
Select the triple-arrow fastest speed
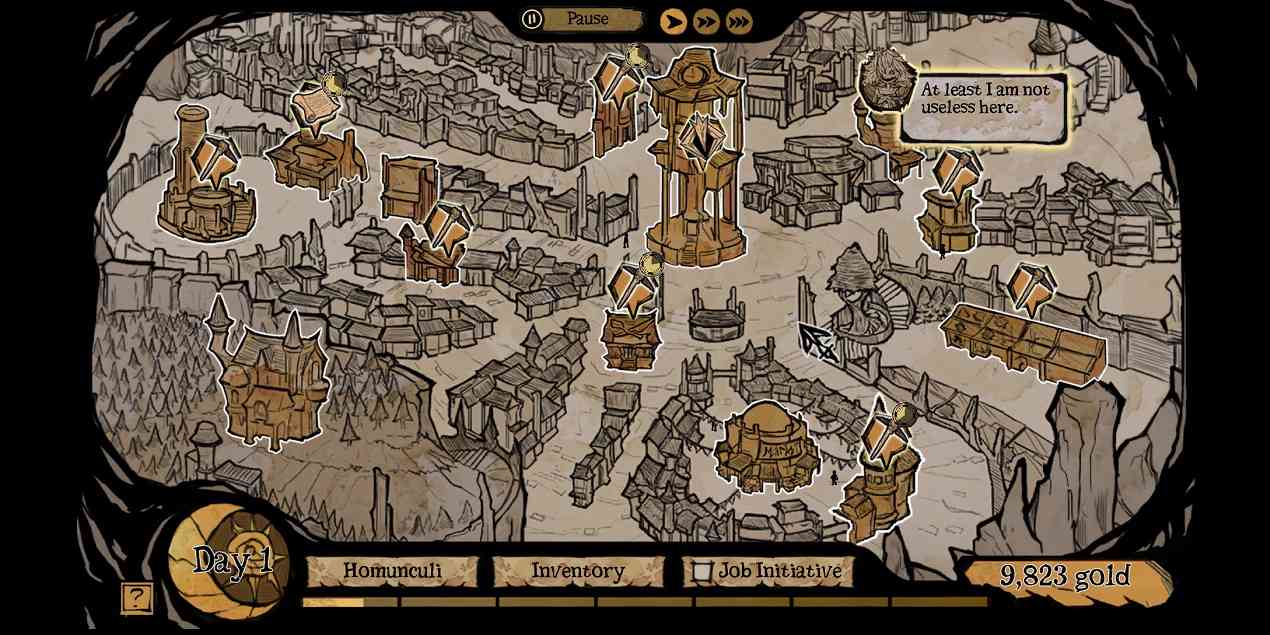(739, 21)
